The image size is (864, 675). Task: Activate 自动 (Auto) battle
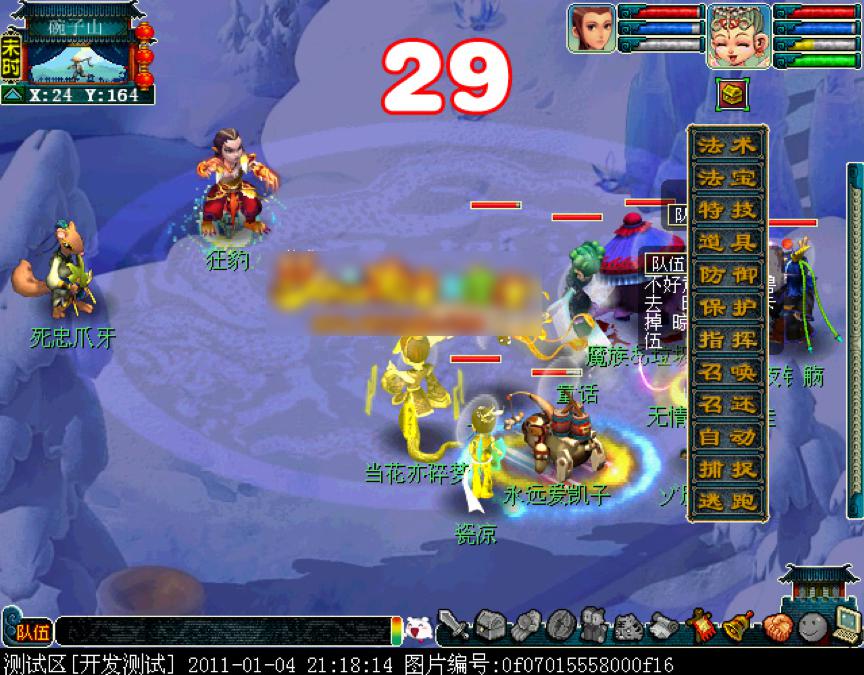[x=728, y=437]
